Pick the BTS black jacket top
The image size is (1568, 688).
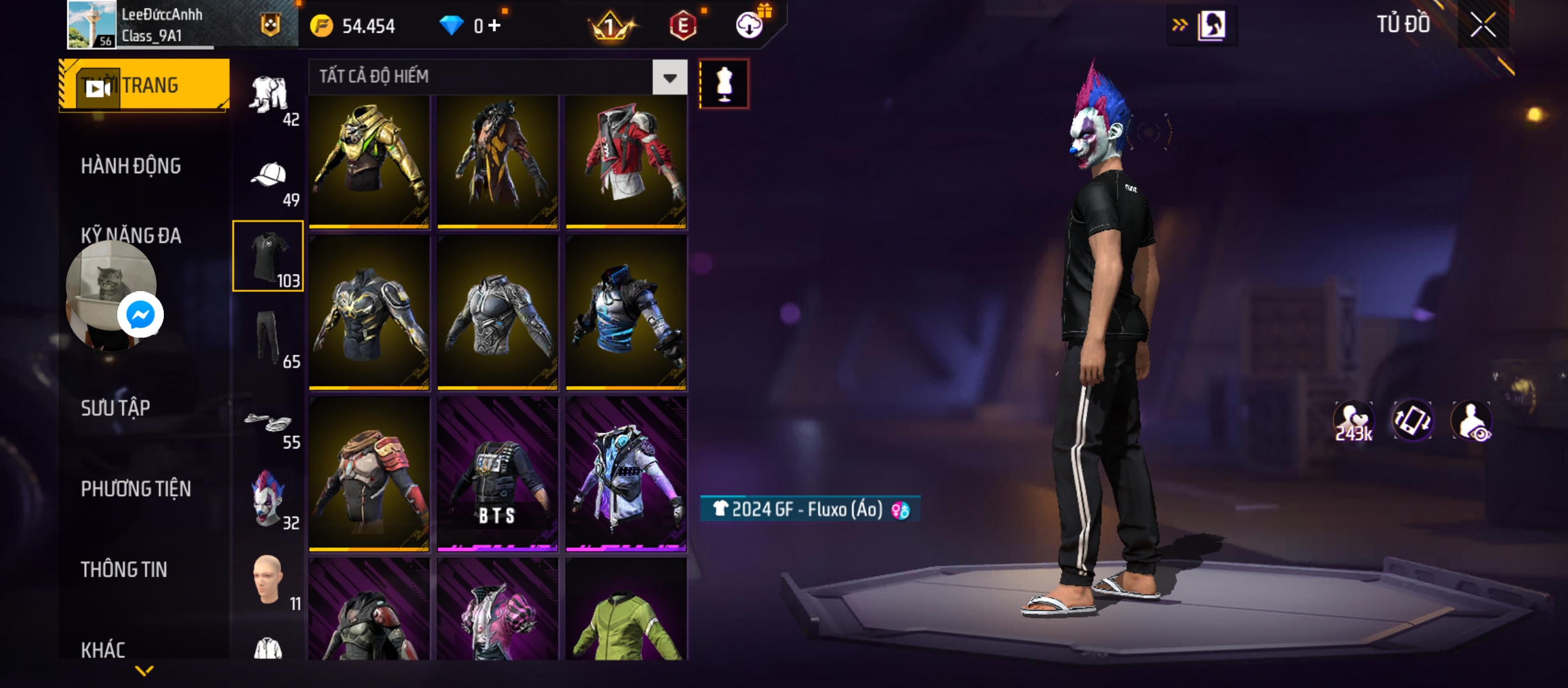[x=497, y=475]
